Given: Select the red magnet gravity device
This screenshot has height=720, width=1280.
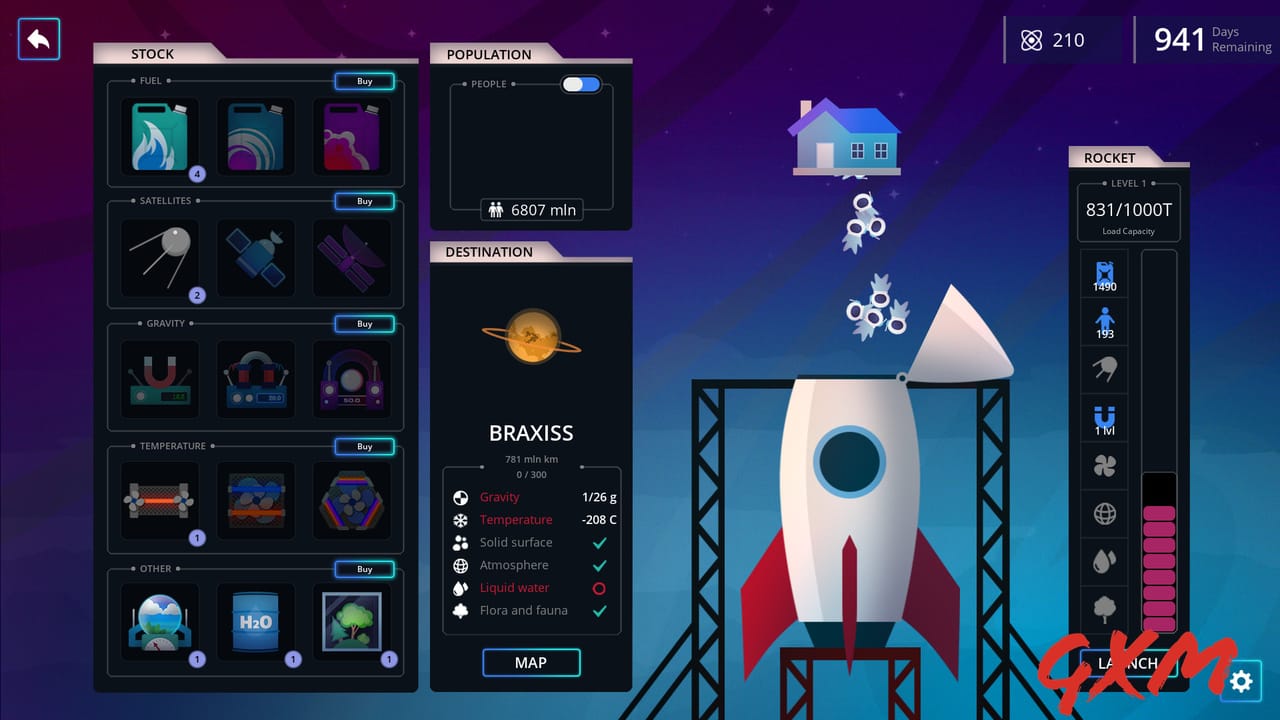Looking at the screenshot, I should 159,379.
